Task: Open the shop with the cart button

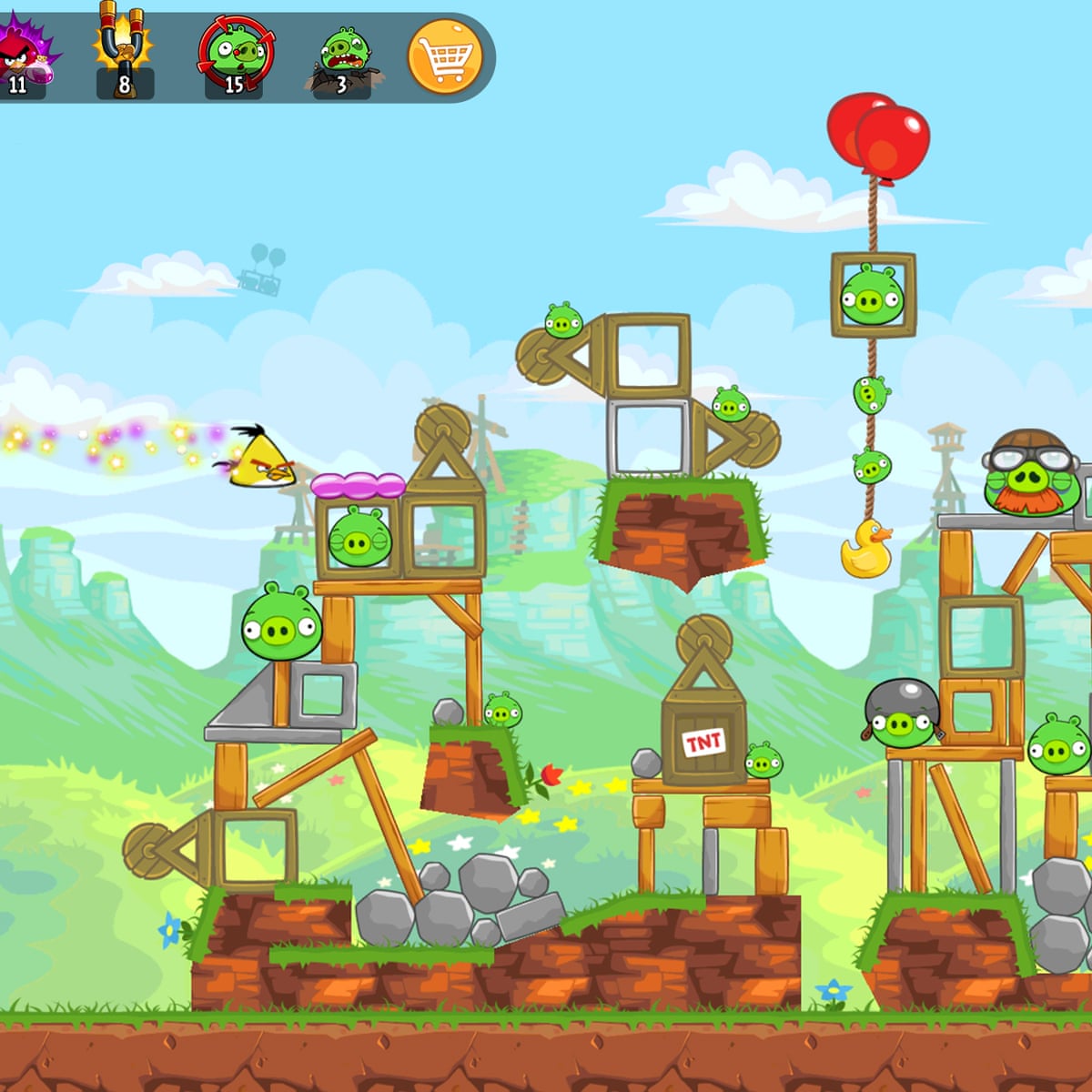Action: (444, 57)
